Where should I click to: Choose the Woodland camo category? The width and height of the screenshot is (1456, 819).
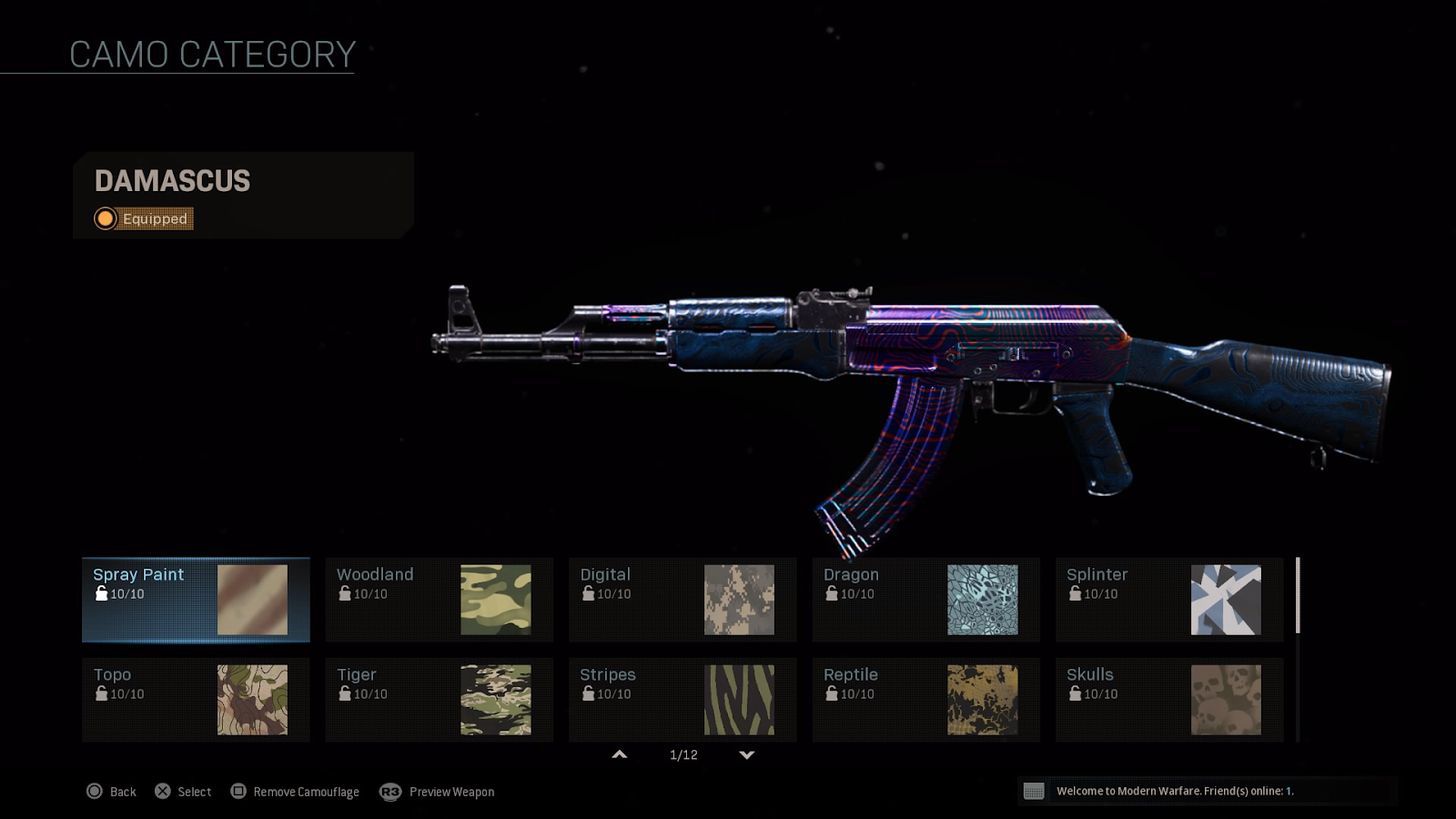point(439,600)
